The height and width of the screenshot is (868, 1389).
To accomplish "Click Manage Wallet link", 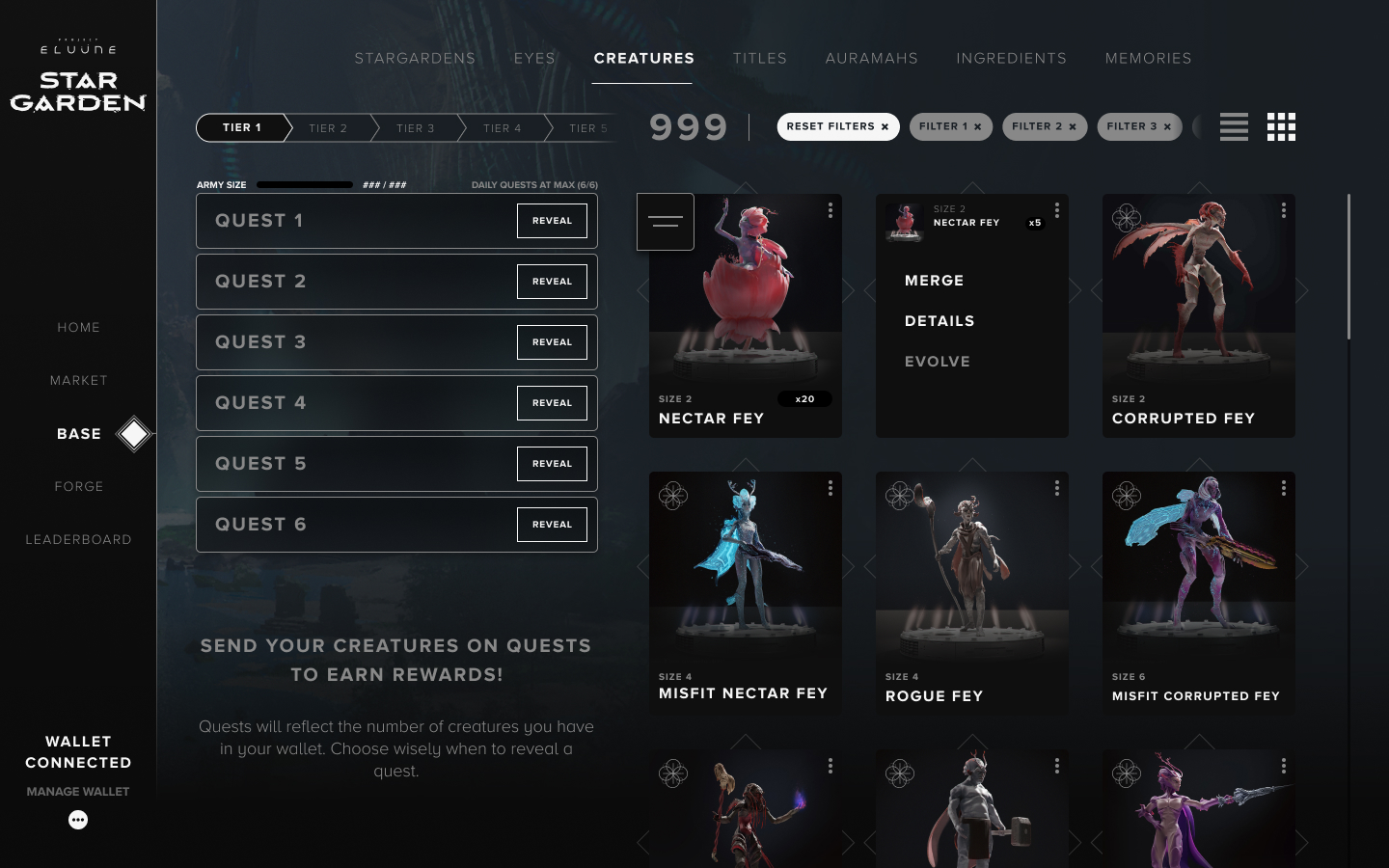I will (x=78, y=792).
